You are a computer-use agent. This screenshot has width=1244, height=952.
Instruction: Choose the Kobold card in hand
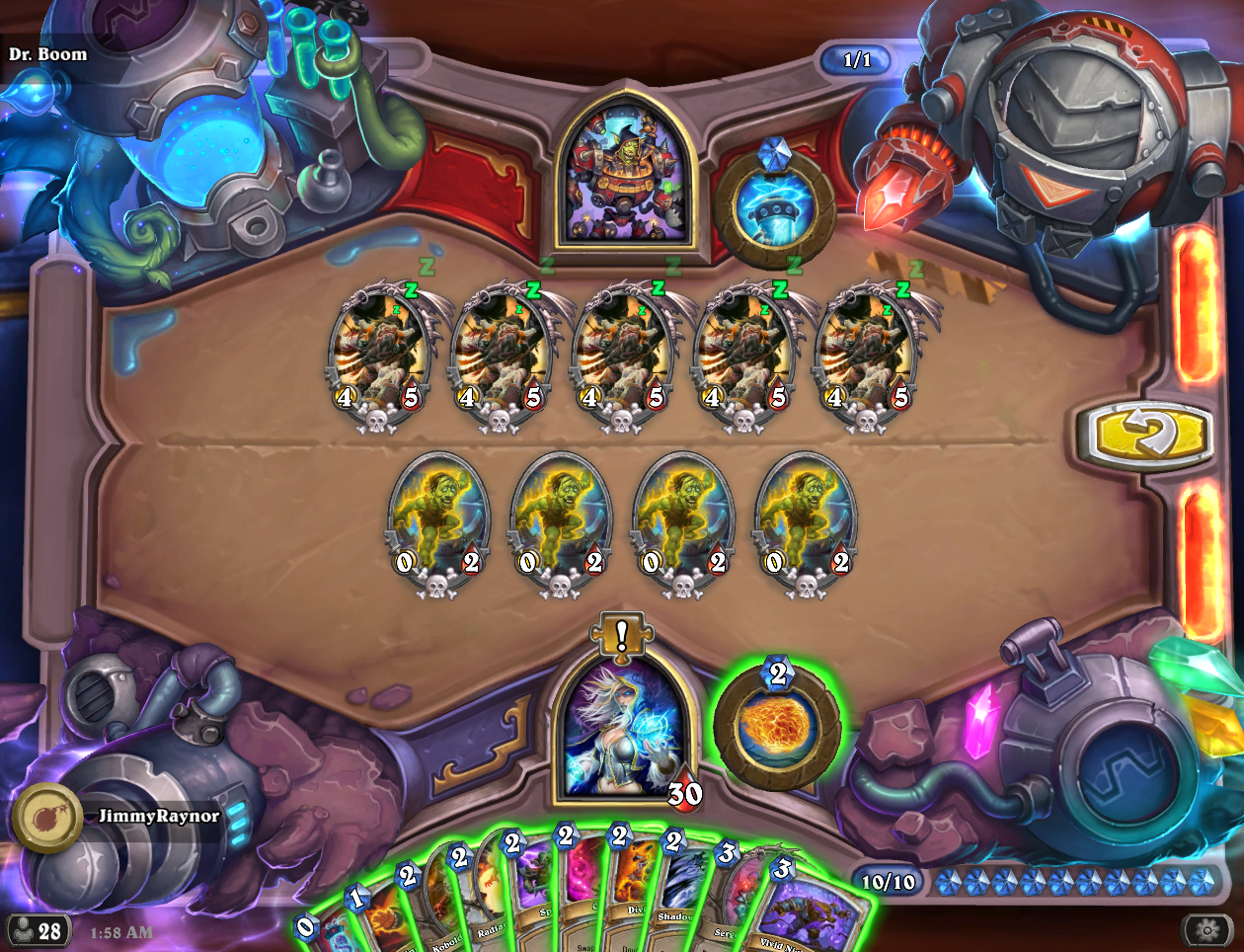(446, 913)
